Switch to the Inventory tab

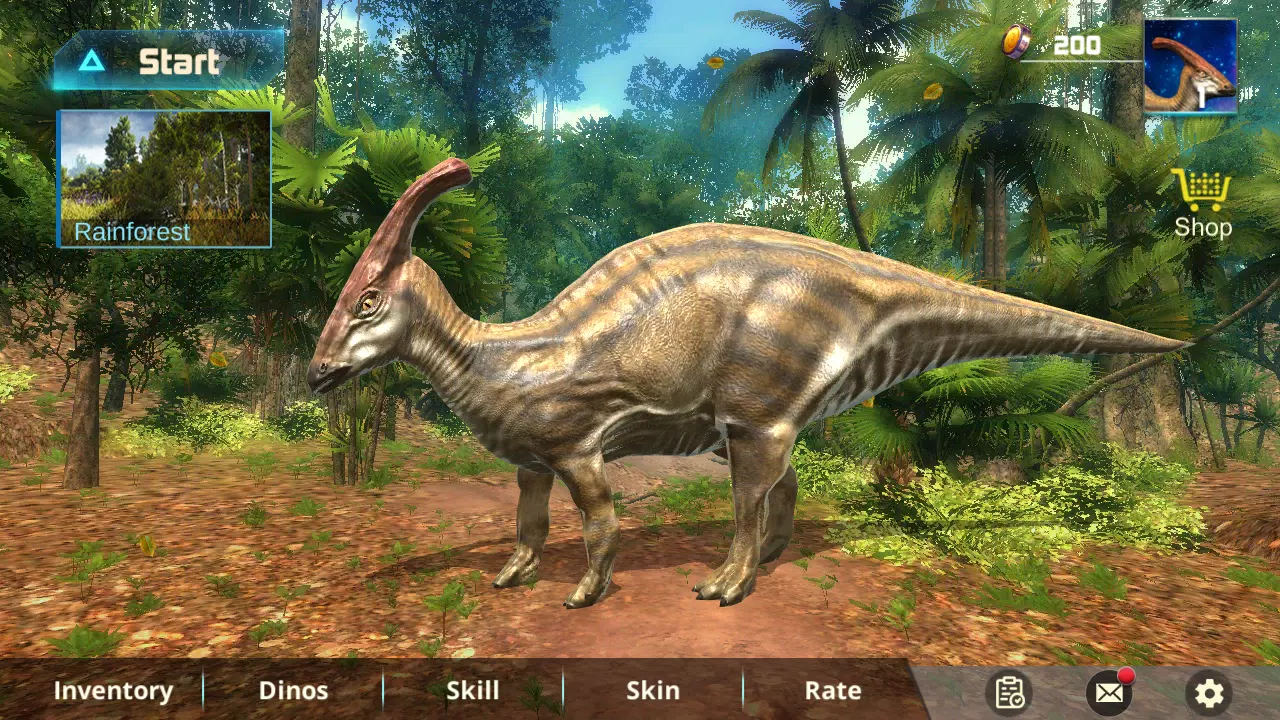tap(113, 690)
